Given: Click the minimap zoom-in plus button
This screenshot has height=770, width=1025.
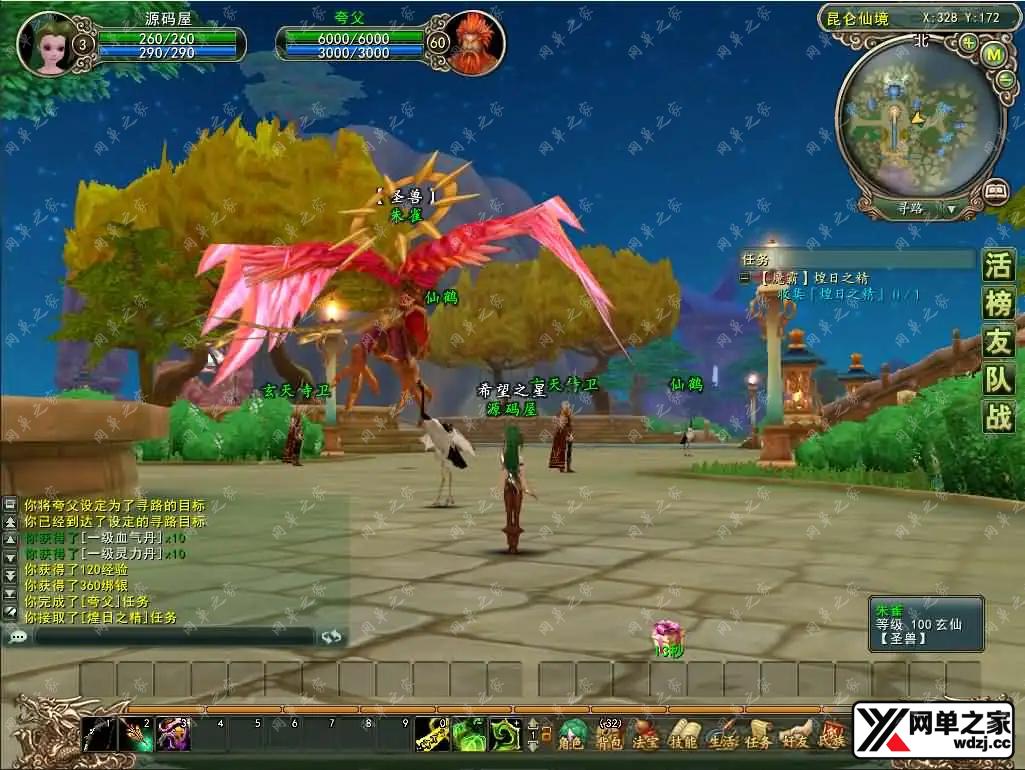Looking at the screenshot, I should click(x=968, y=43).
